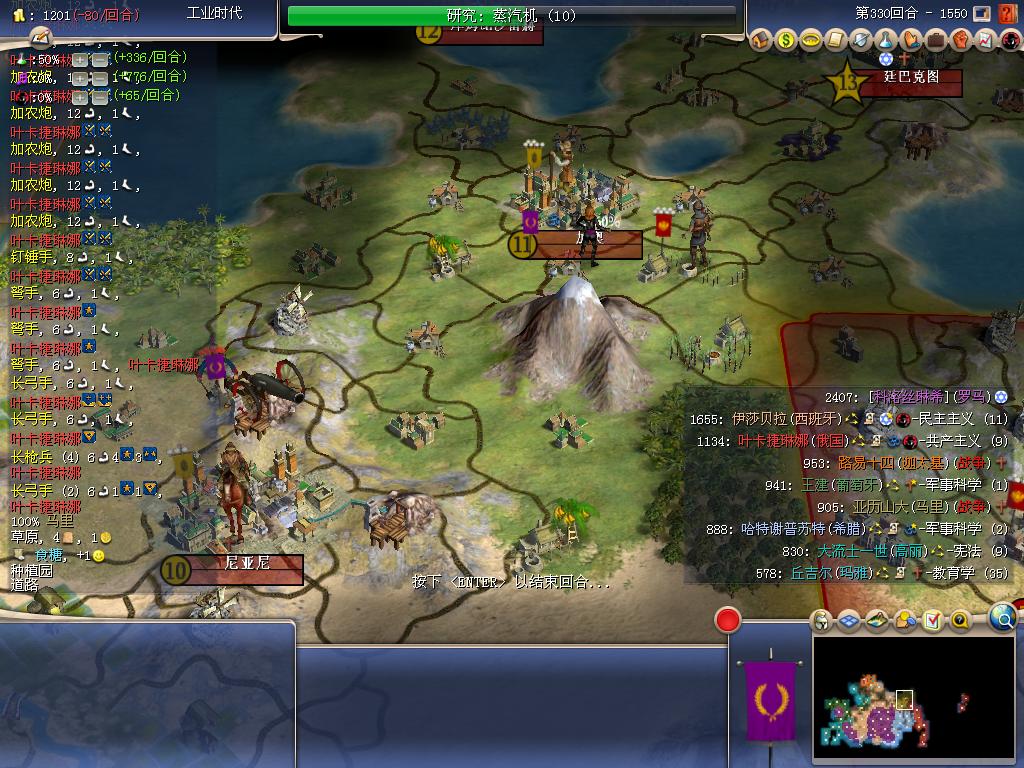Open the financial advisor dollar icon
This screenshot has height=768, width=1024.
tap(786, 40)
